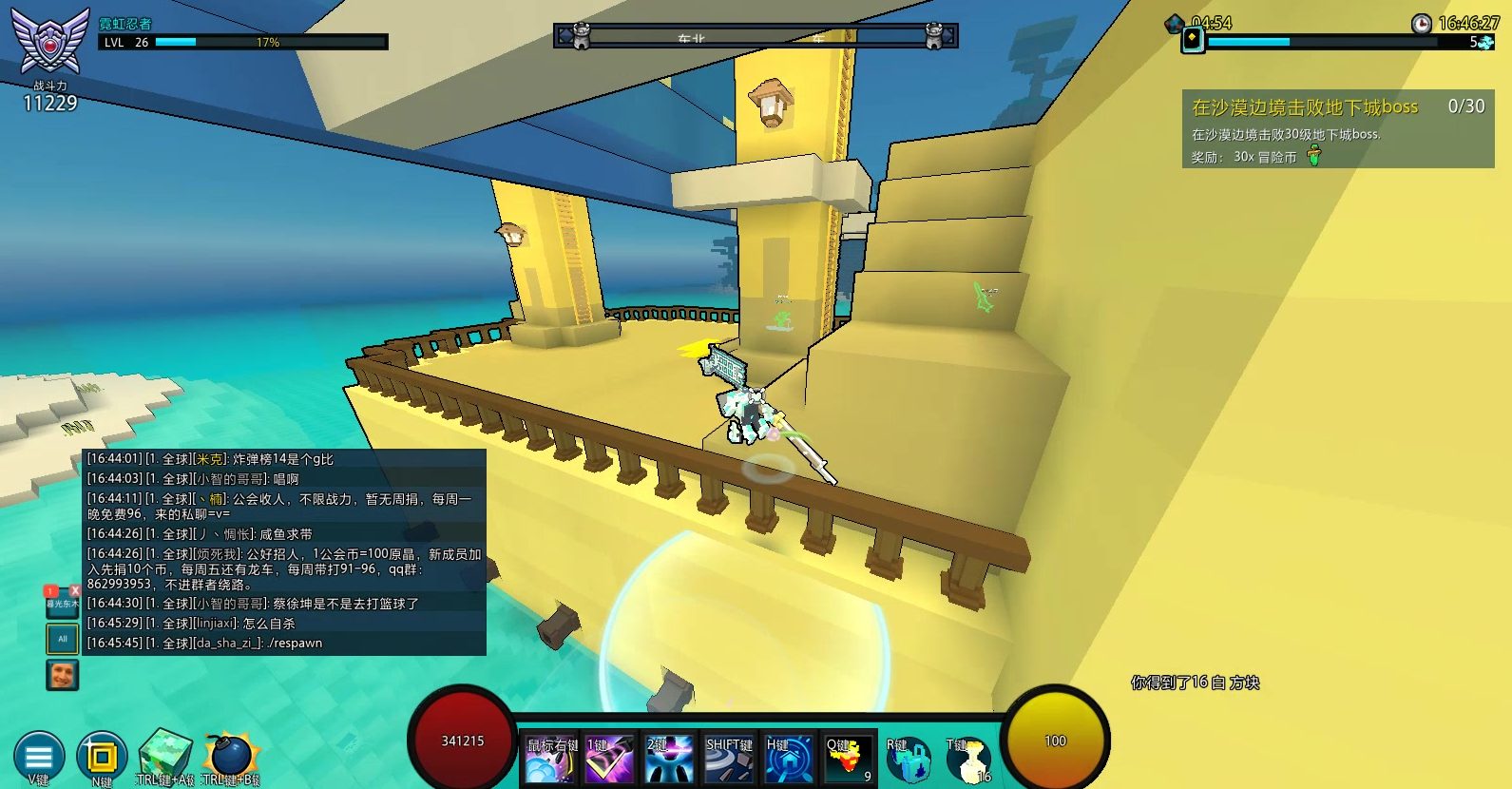Activate the 1-key purple blade ability
Screen dimensions: 1512x789
pyautogui.click(x=610, y=760)
